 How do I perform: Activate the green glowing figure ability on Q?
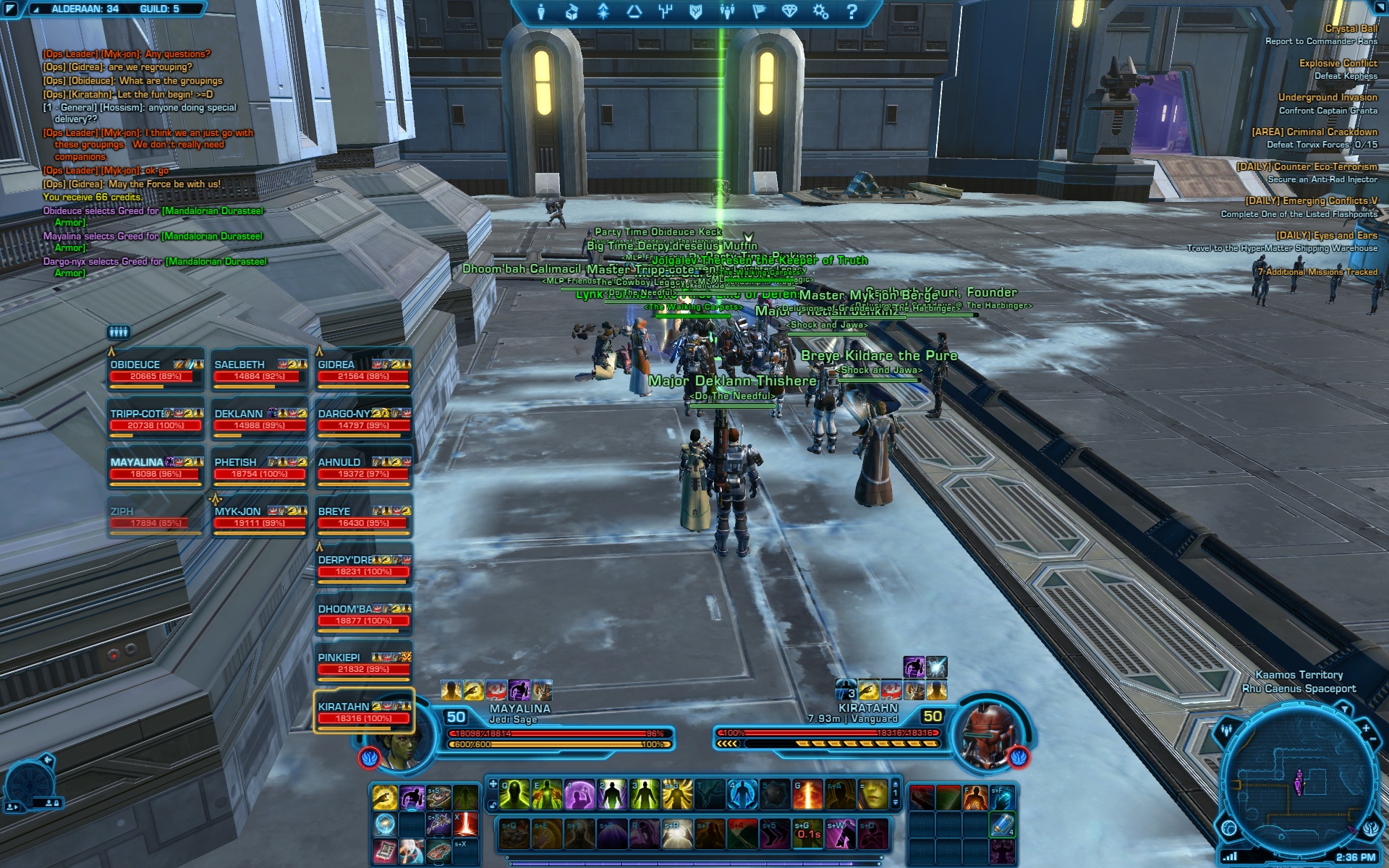[514, 795]
